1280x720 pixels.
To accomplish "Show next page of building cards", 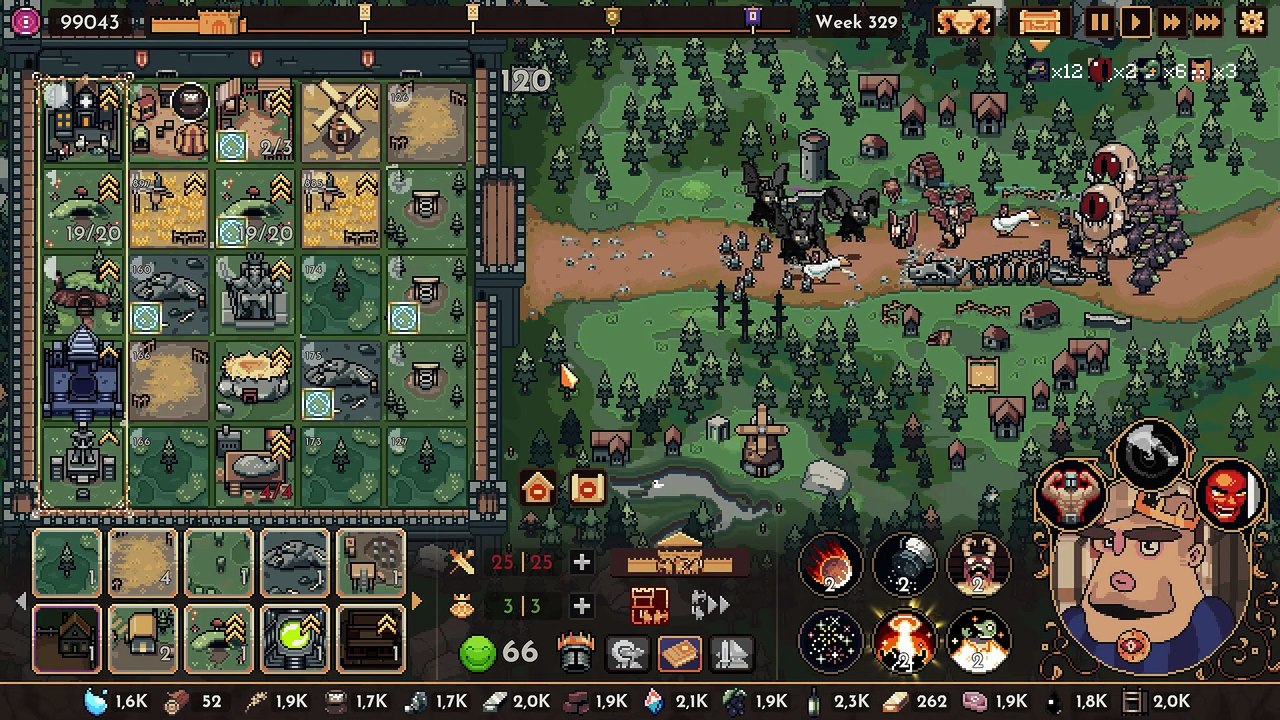I will click(417, 602).
